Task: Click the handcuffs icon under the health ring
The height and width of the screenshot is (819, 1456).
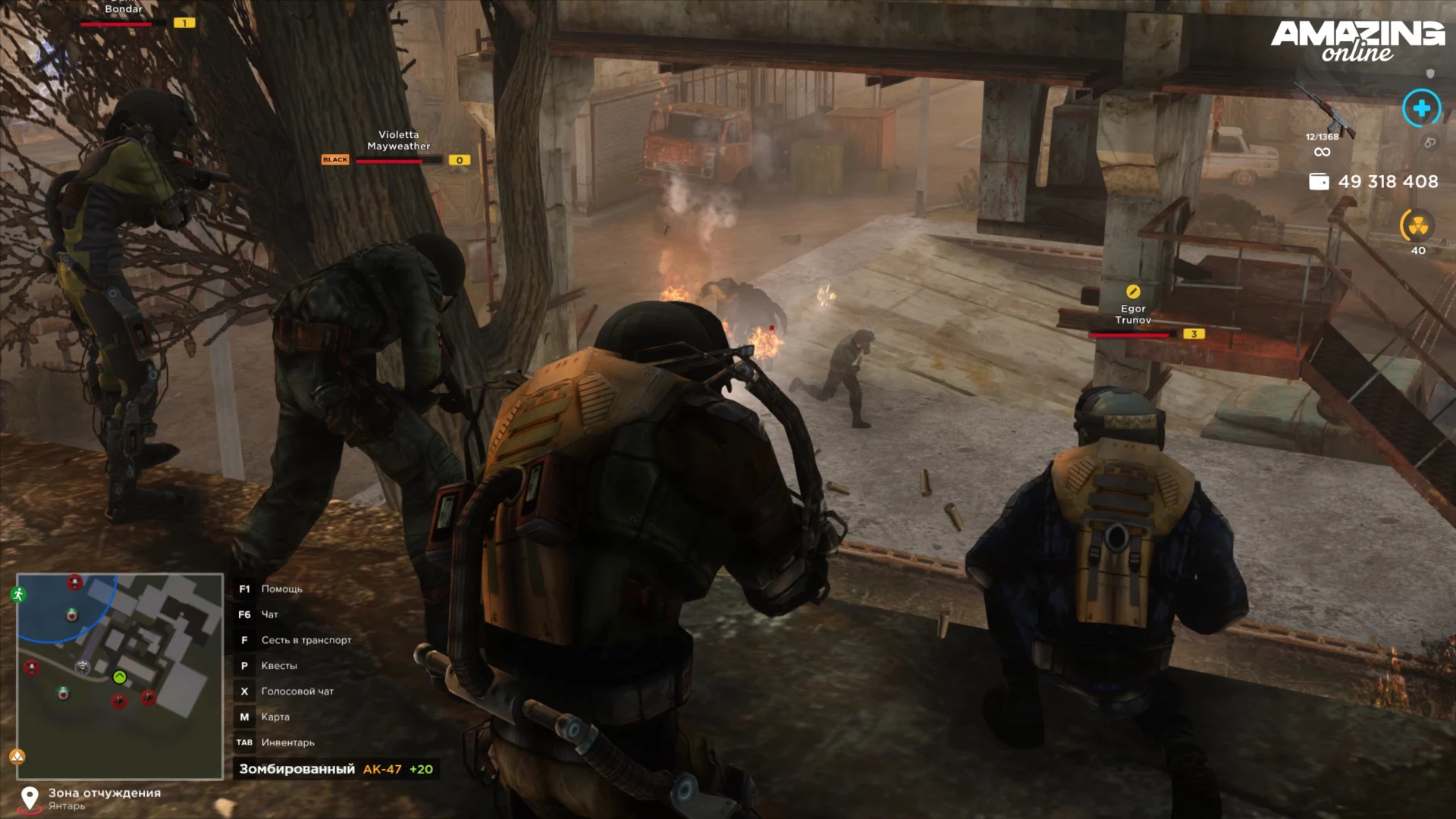Action: click(x=1429, y=143)
